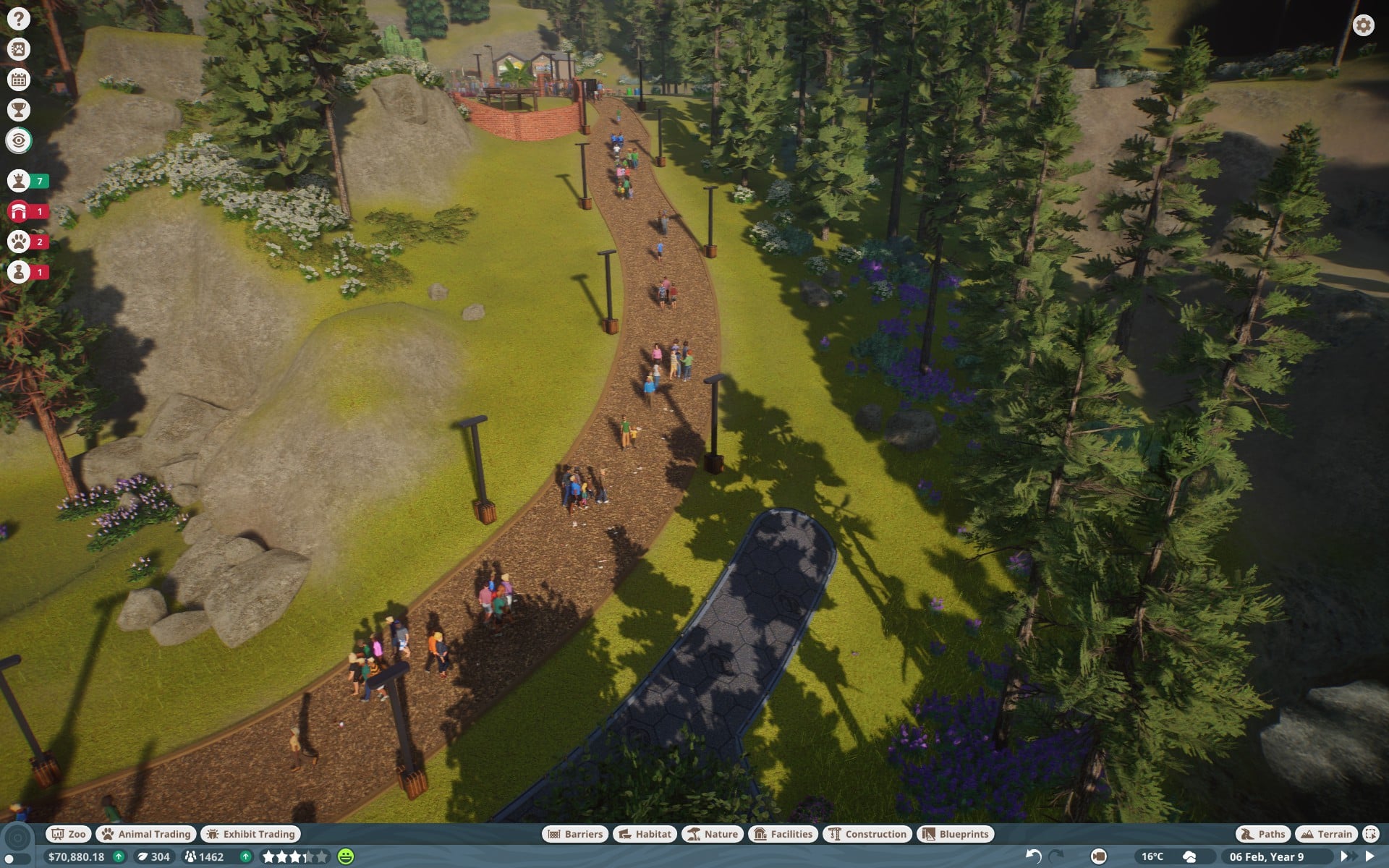Open the Construction menu
Viewport: 1389px width, 868px height.
pos(867,834)
